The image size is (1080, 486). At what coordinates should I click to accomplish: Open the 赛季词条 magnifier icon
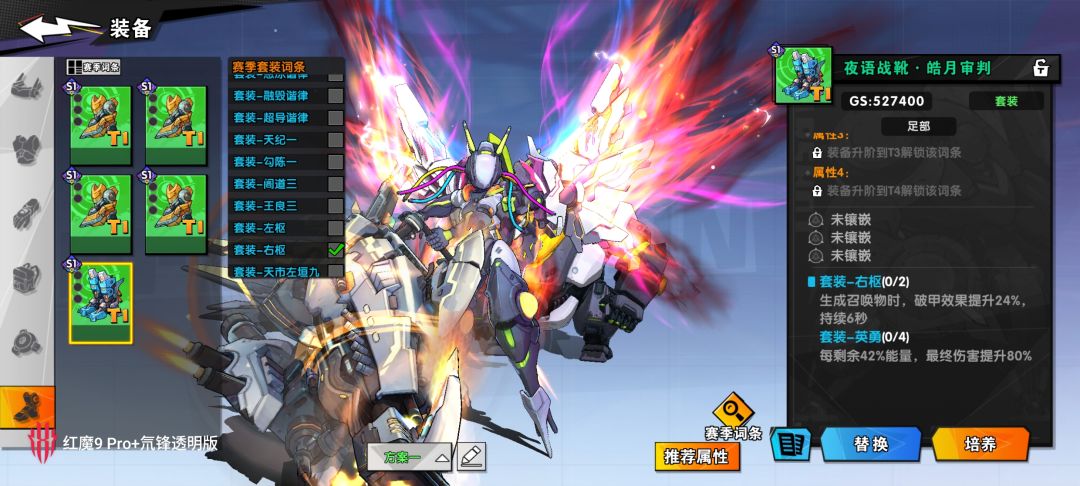click(x=733, y=411)
